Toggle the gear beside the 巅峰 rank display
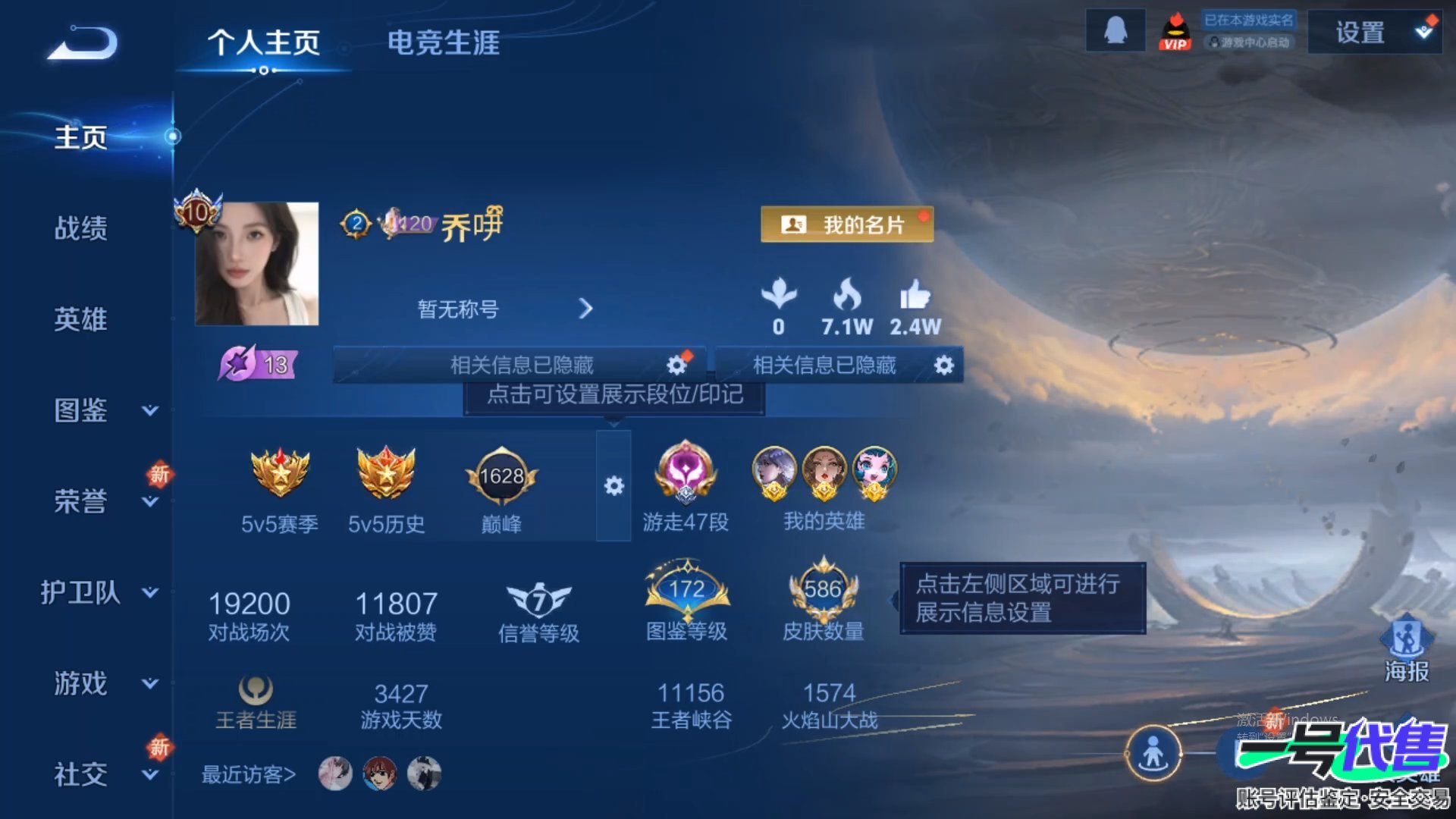Viewport: 1456px width, 819px height. click(x=616, y=486)
